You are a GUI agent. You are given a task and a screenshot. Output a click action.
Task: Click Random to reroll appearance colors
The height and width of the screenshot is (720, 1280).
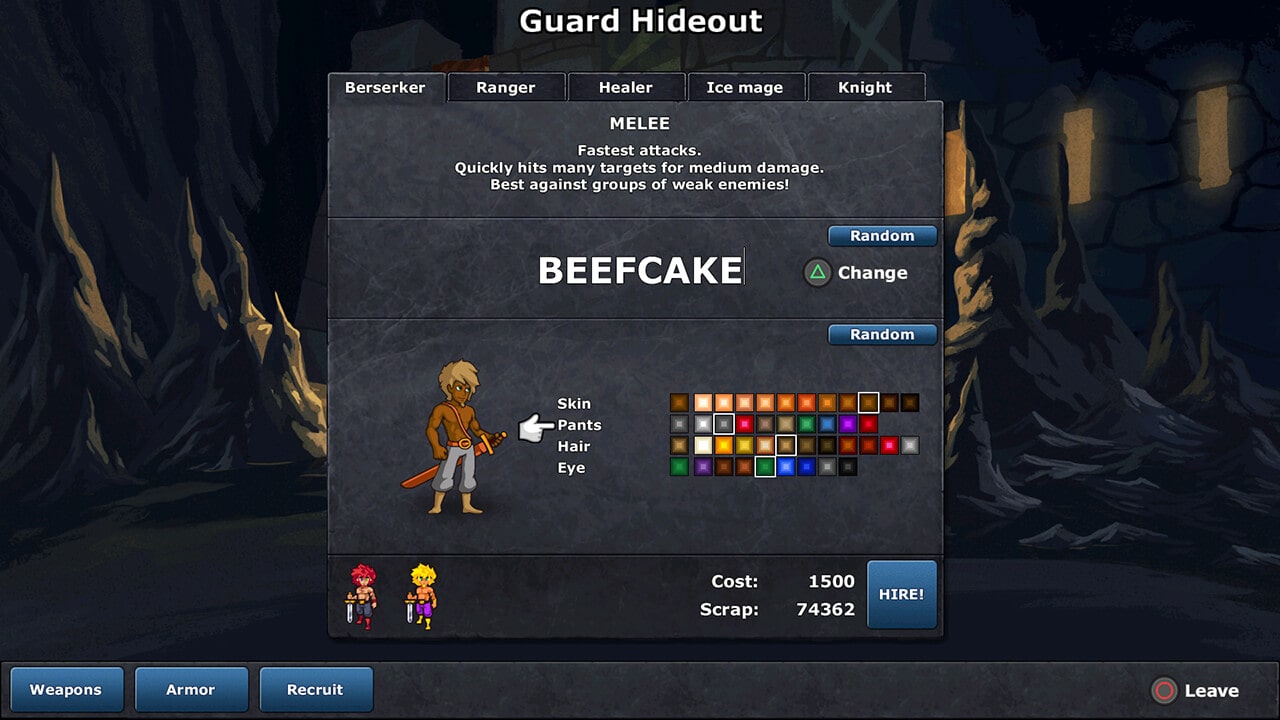882,335
